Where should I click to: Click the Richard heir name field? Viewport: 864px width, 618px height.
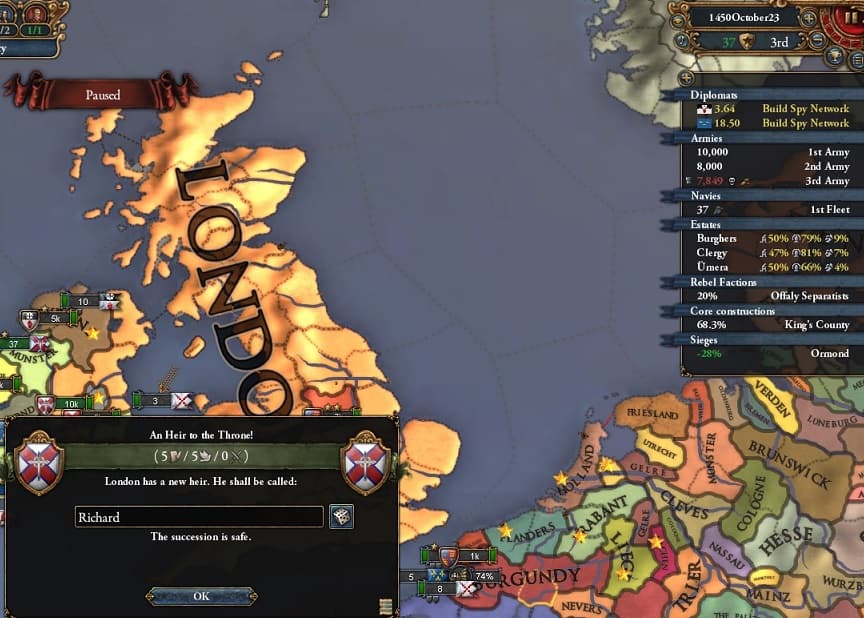[199, 517]
